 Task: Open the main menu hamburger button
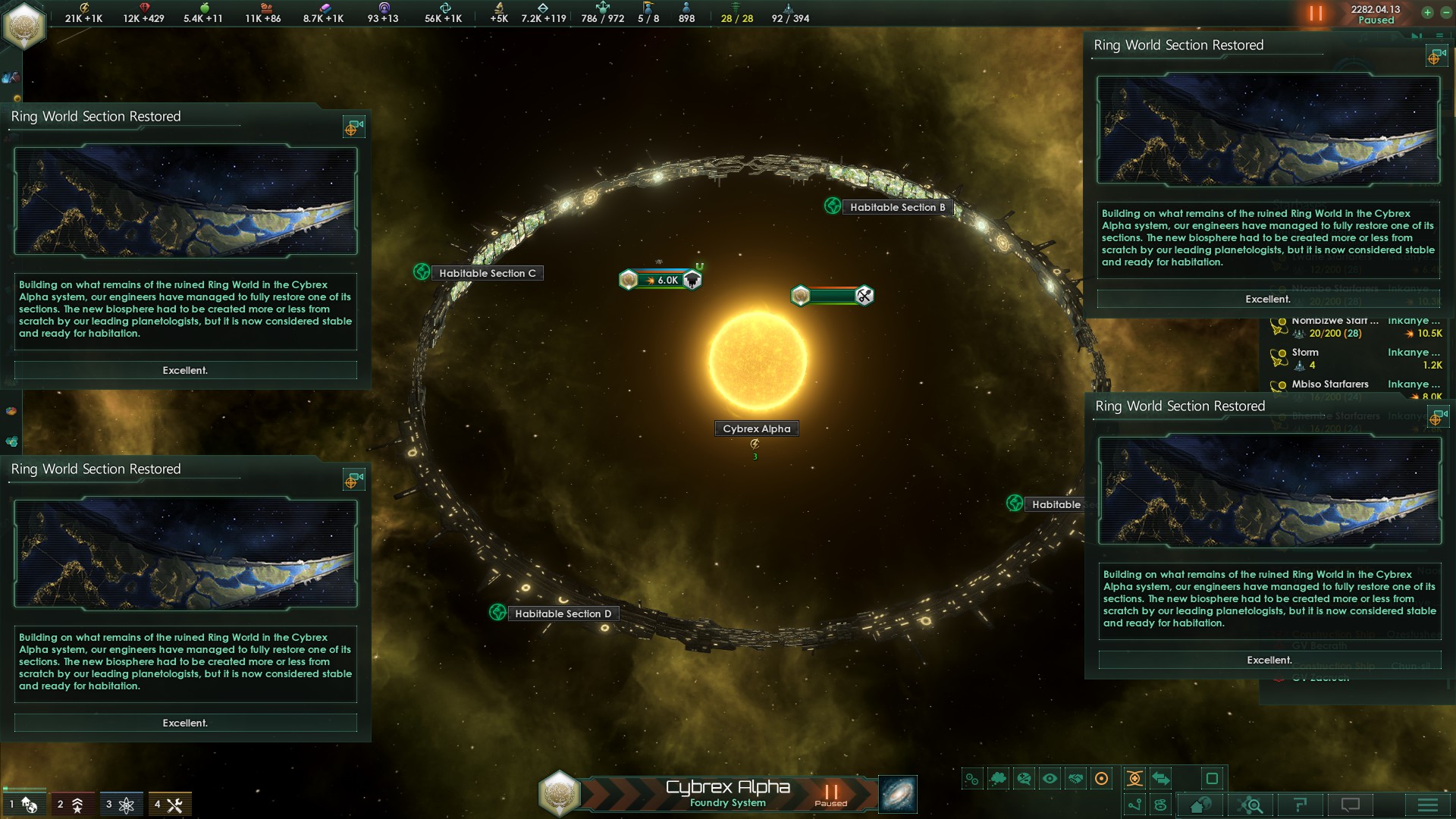pos(1427,805)
